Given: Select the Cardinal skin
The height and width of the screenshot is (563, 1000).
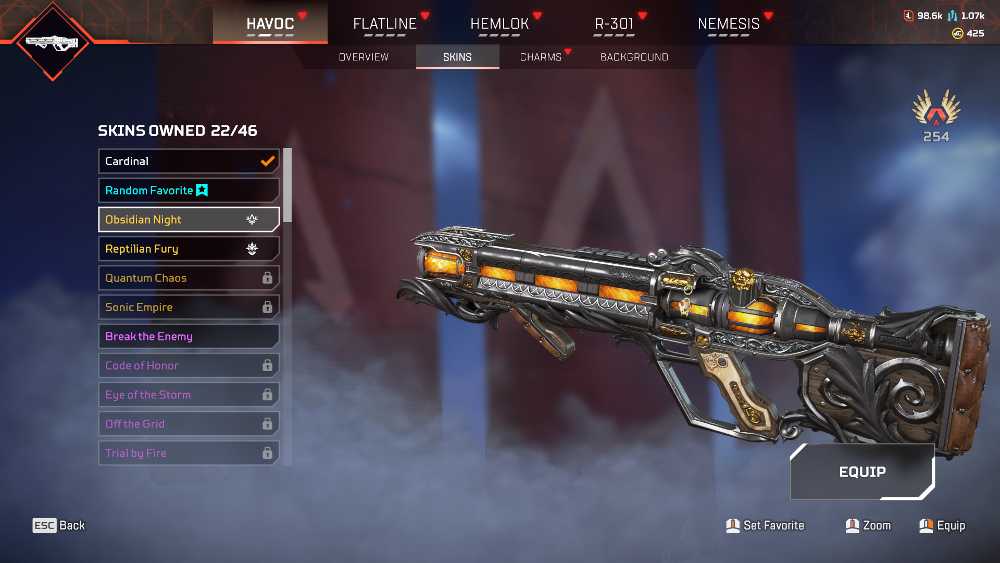Looking at the screenshot, I should 189,161.
